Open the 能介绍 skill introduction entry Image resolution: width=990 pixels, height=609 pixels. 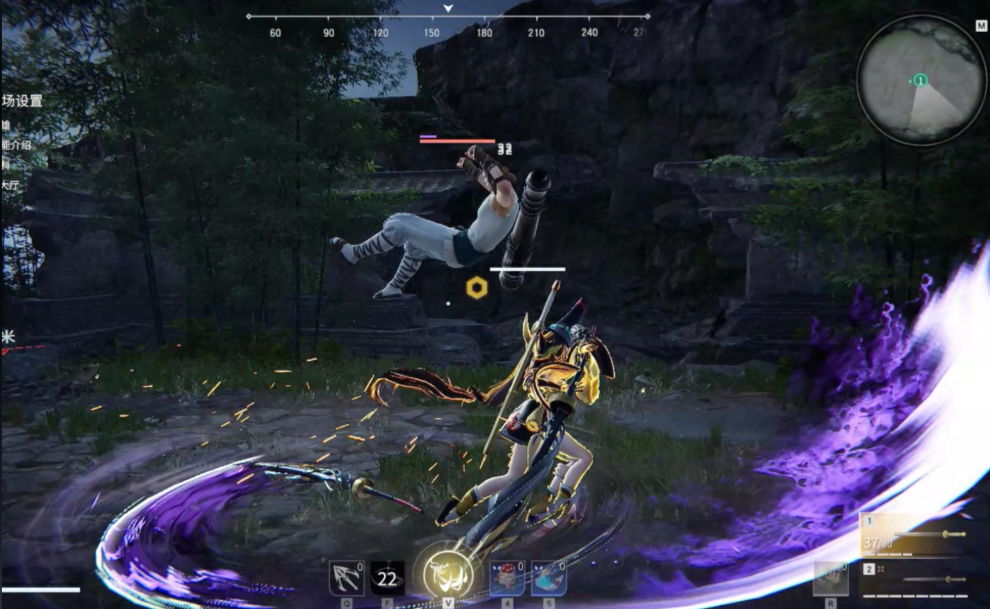coord(17,145)
